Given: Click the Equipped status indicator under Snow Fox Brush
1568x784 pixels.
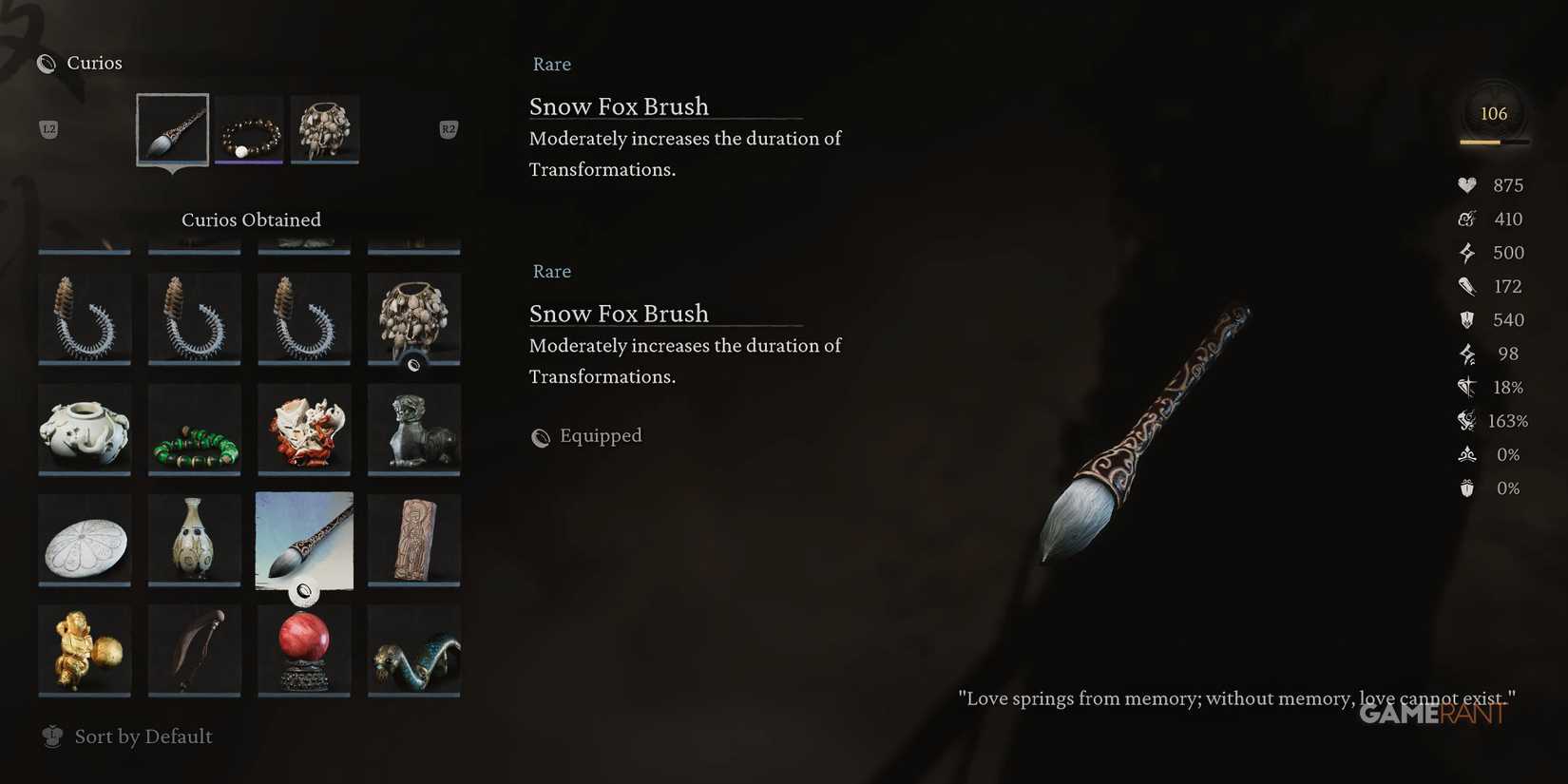Looking at the screenshot, I should tap(586, 436).
